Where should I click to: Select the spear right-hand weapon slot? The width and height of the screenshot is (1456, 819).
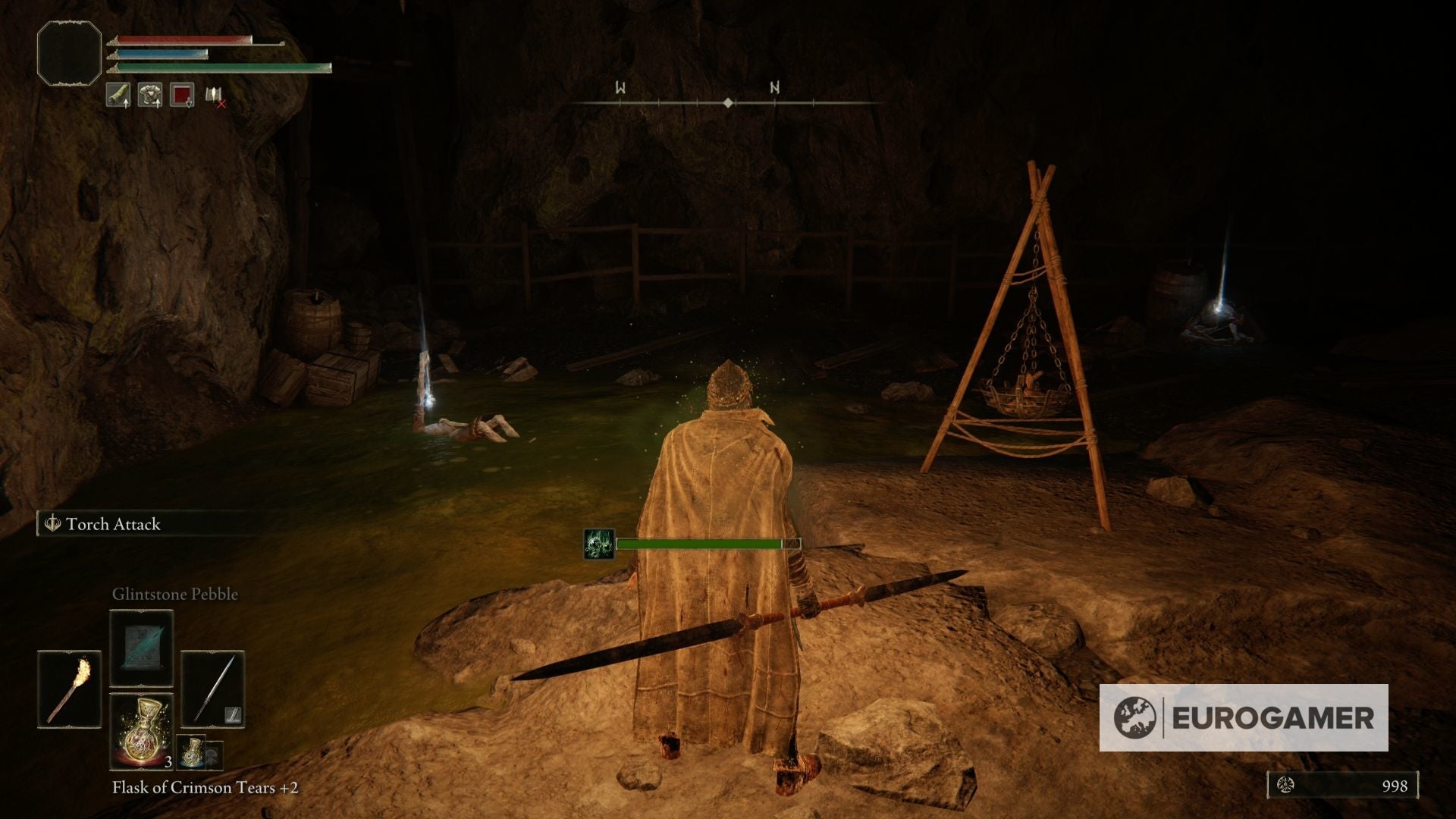[x=213, y=689]
